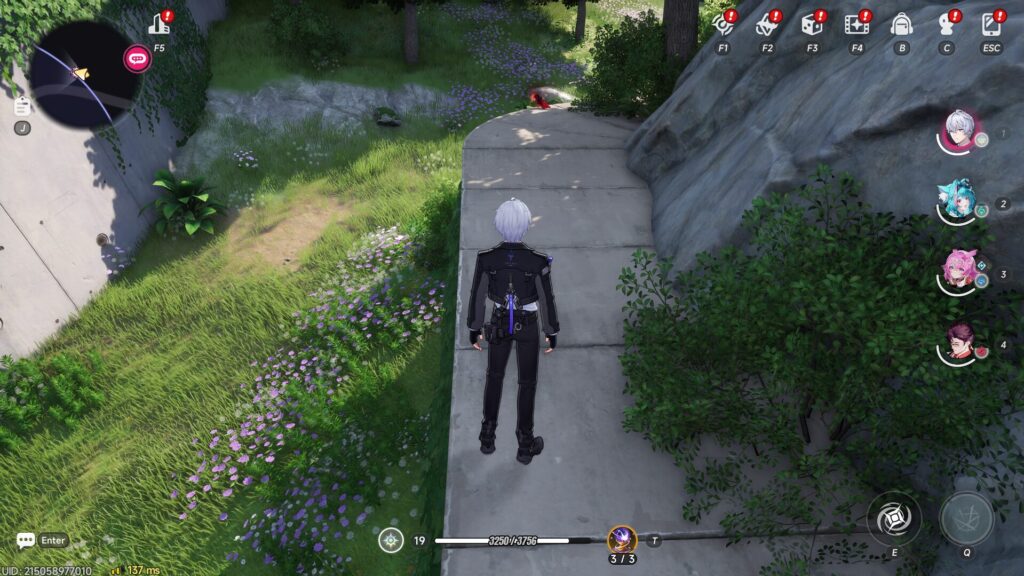The height and width of the screenshot is (576, 1024).
Task: Click the compass icon beside level 19
Action: point(391,540)
